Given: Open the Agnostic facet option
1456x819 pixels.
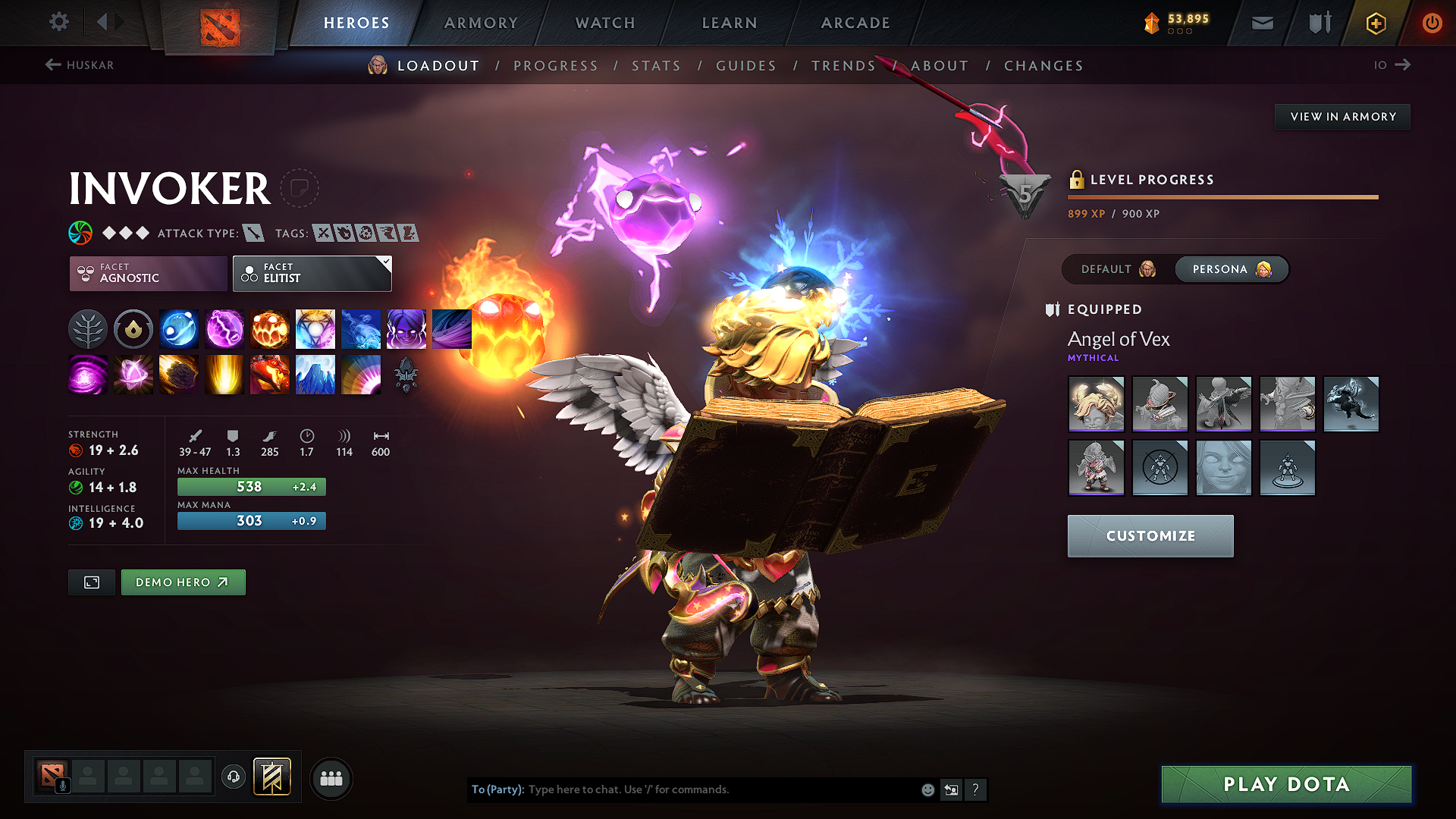Looking at the screenshot, I should click(x=147, y=274).
